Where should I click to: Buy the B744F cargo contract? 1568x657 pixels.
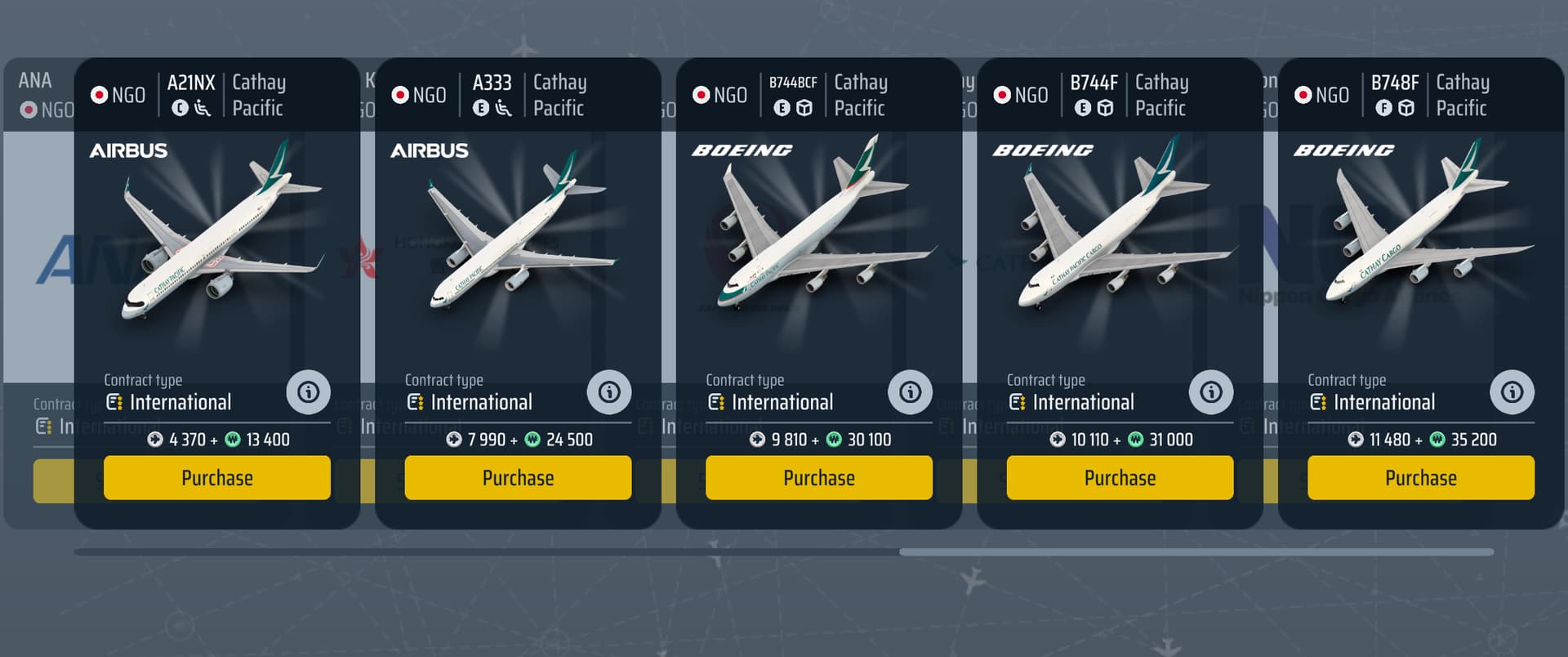pyautogui.click(x=1120, y=478)
